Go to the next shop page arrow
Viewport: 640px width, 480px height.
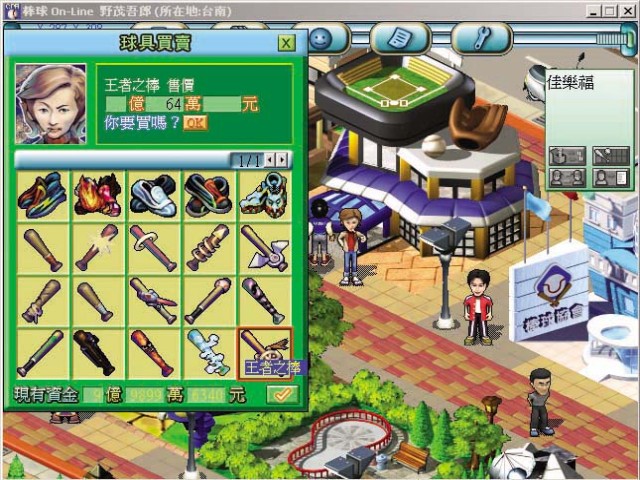coord(284,159)
